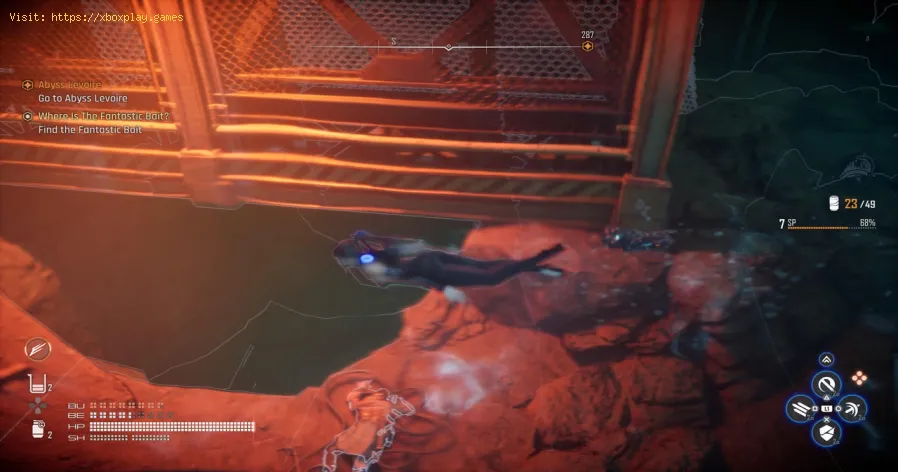Screen dimensions: 898x472
Task: Activate the left triple-slash beta skill
Action: 799,408
